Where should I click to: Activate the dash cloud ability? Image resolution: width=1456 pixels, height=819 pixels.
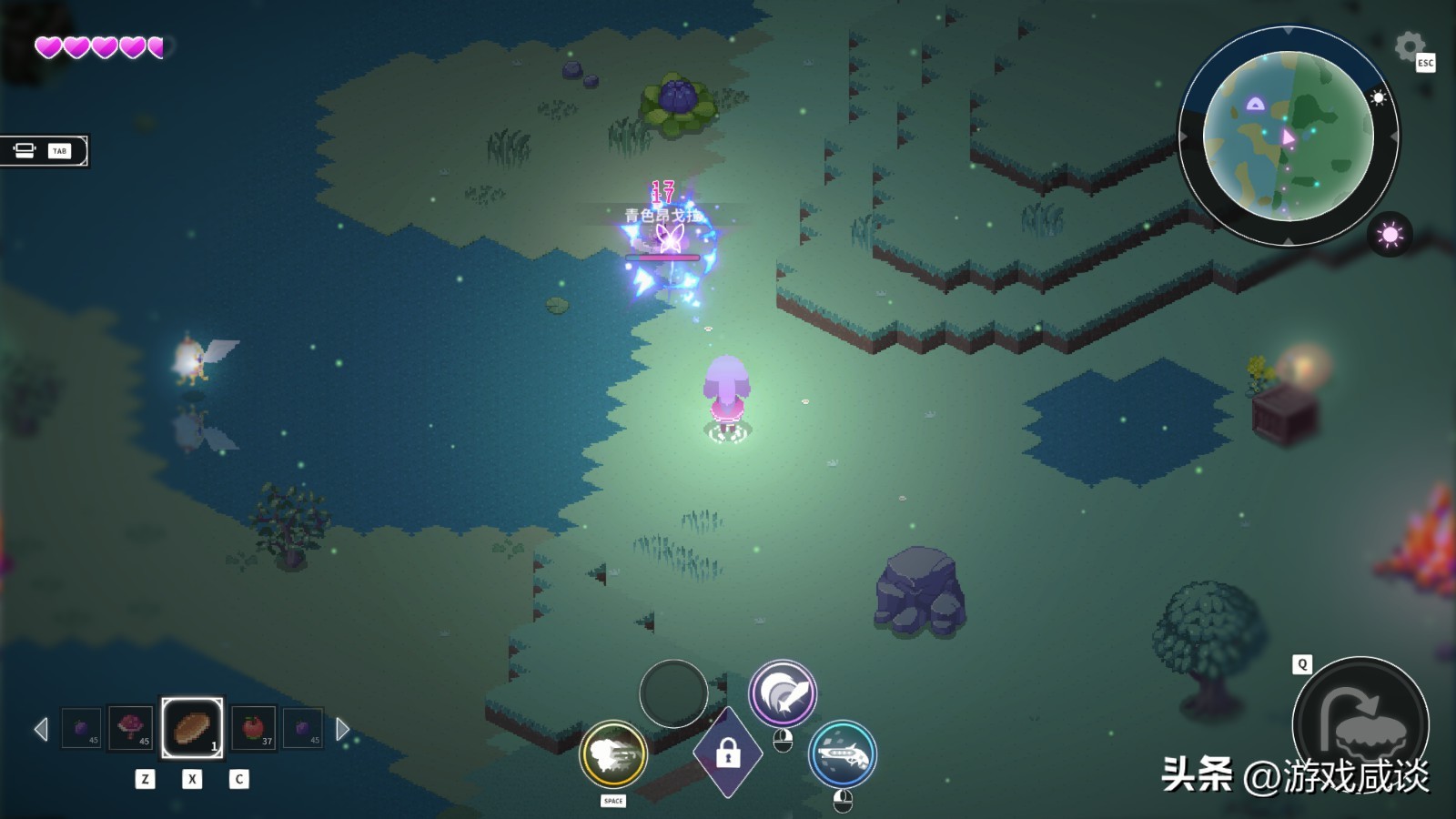[x=613, y=753]
